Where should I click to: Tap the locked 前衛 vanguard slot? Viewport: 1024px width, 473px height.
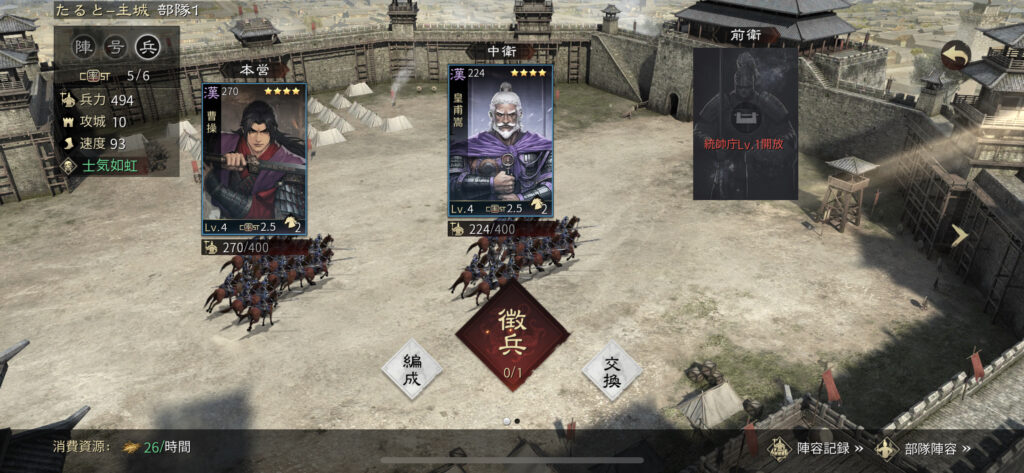[744, 122]
